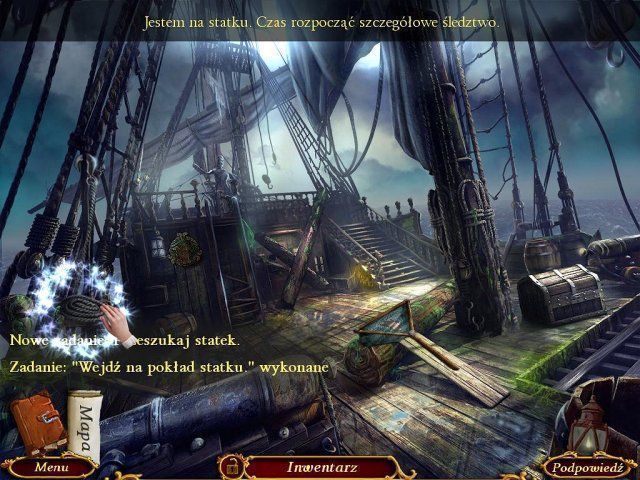
Task: Ask for a hint with Podpowiedź
Action: point(591,467)
